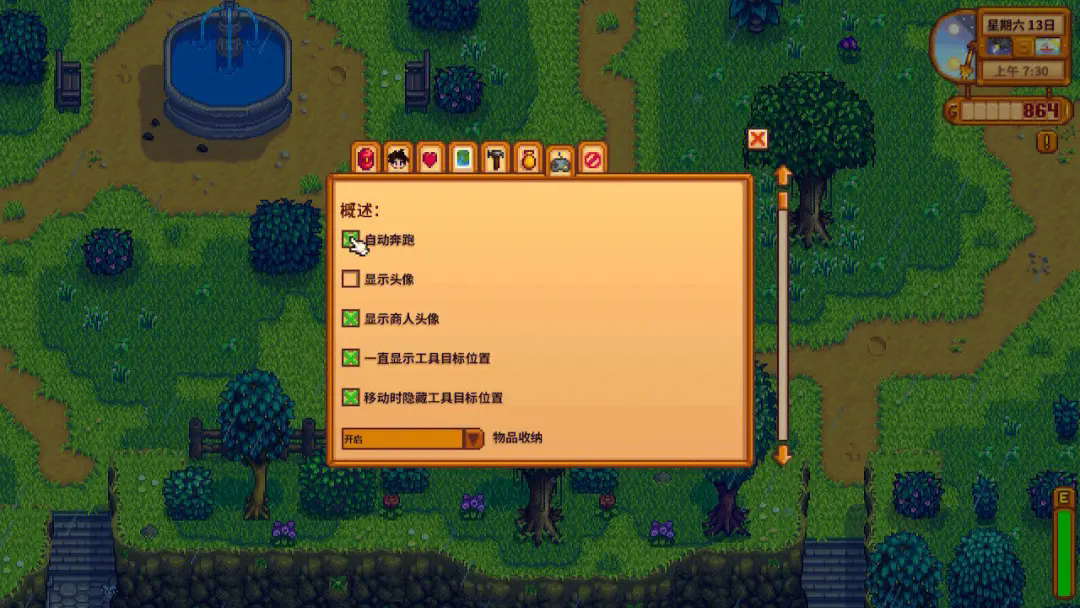Enable the 显示头像 checkbox
1080x608 pixels.
click(351, 279)
